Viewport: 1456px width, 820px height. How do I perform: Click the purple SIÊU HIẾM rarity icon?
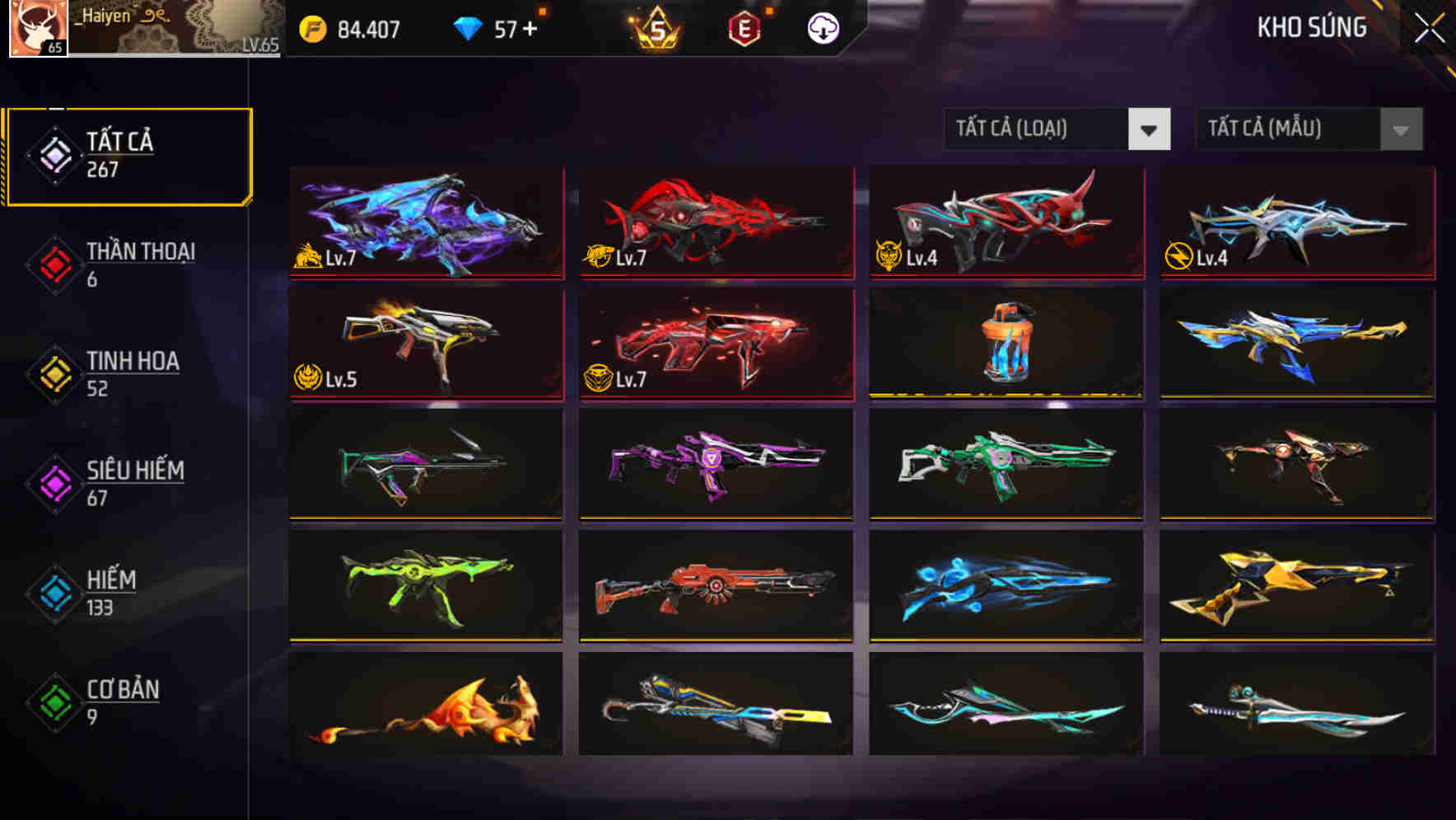(x=54, y=485)
